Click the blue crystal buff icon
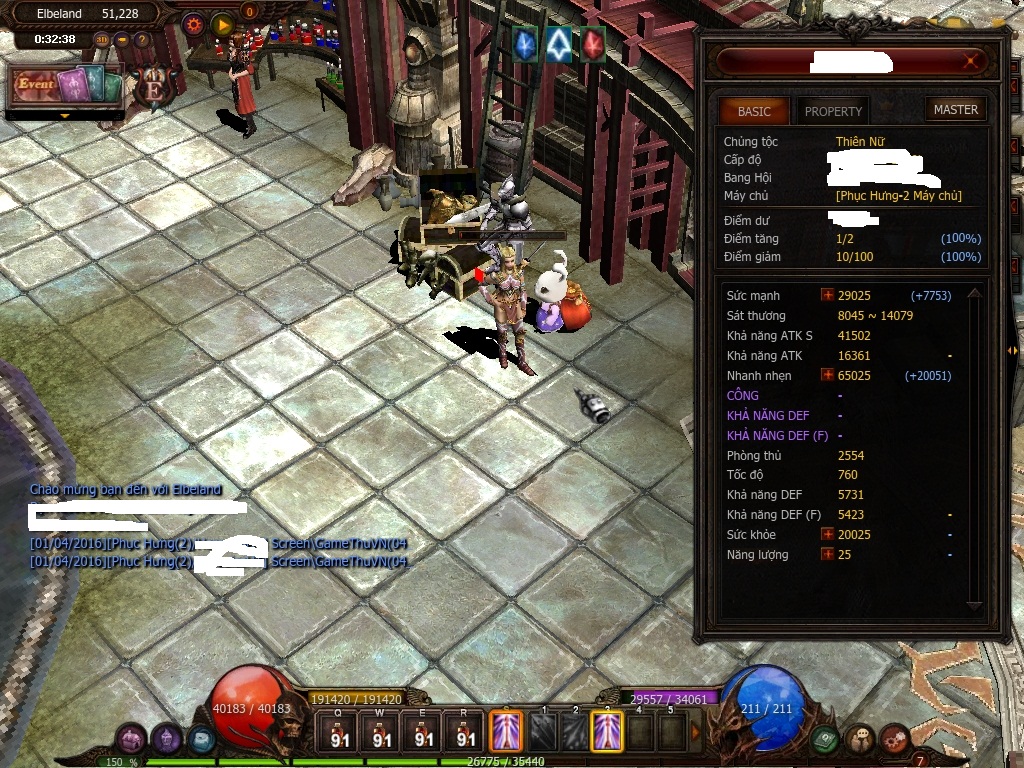Screen dimensions: 1024x768 pyautogui.click(x=525, y=43)
